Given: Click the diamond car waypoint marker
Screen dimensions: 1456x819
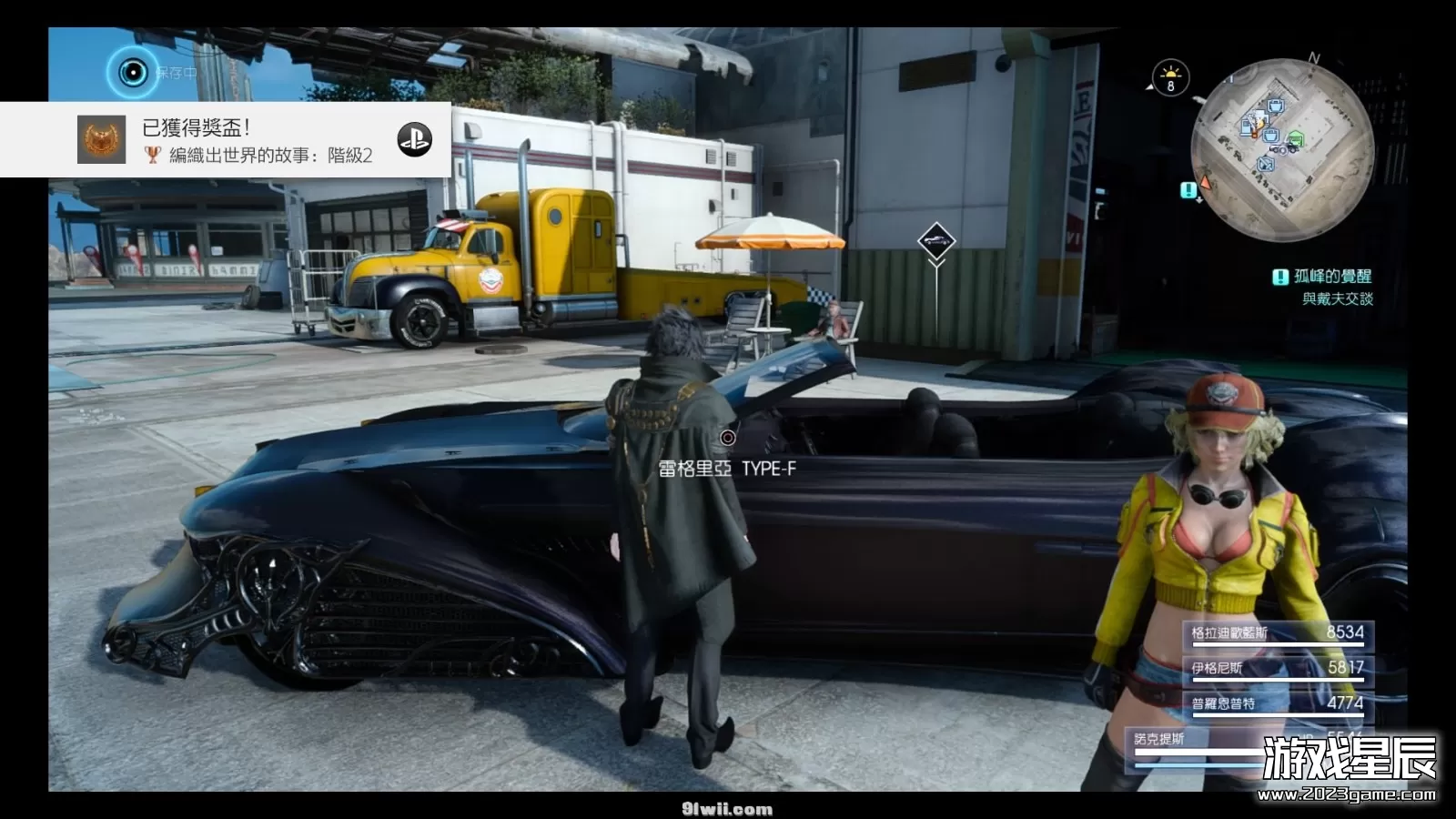Looking at the screenshot, I should coord(935,241).
